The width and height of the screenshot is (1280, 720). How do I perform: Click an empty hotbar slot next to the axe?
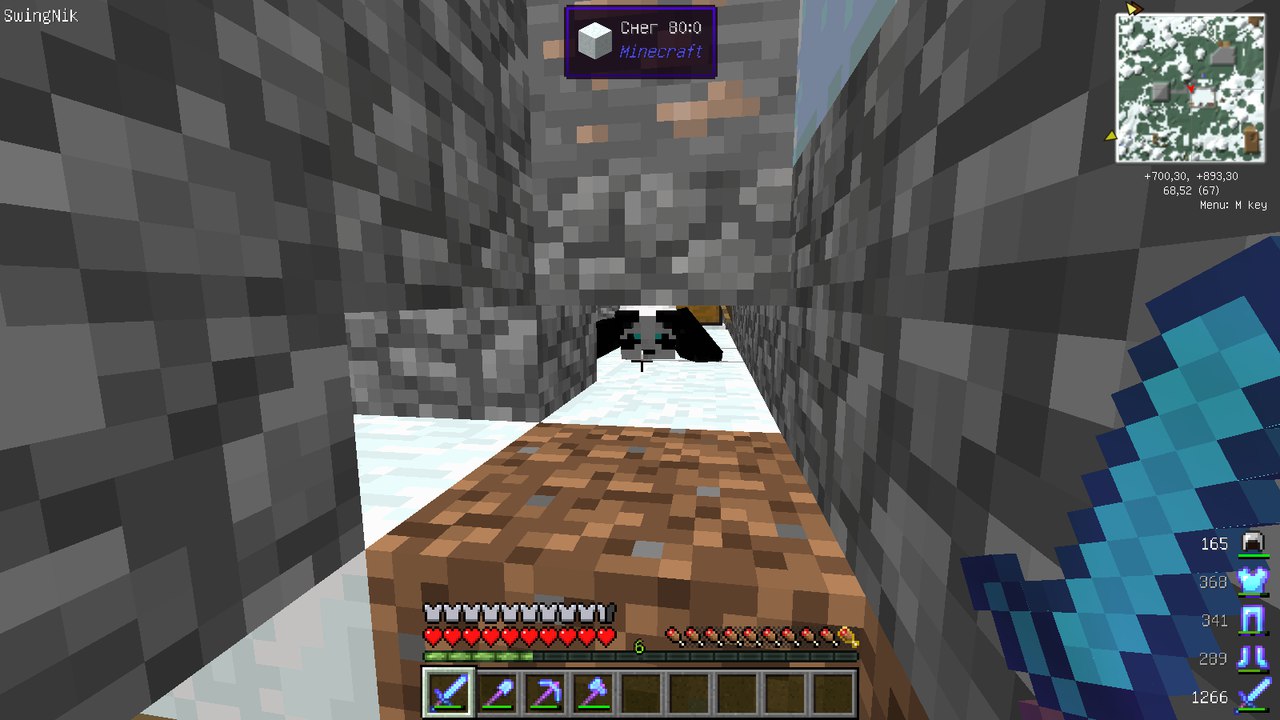(642, 691)
